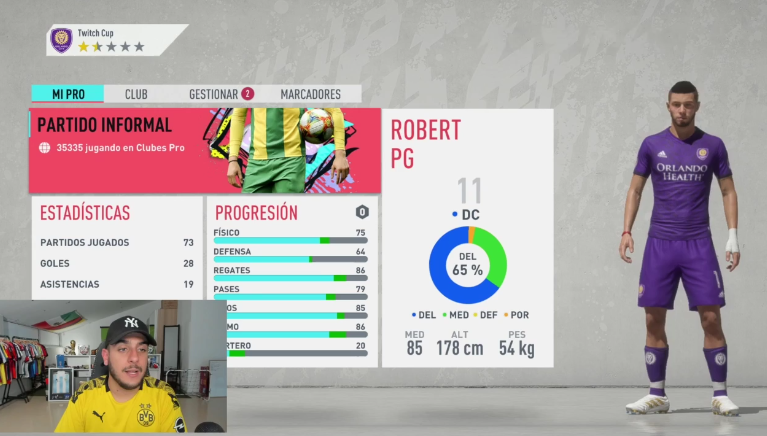This screenshot has width=767, height=436.
Task: Open the Estadísticas panel
Action: tap(116, 245)
